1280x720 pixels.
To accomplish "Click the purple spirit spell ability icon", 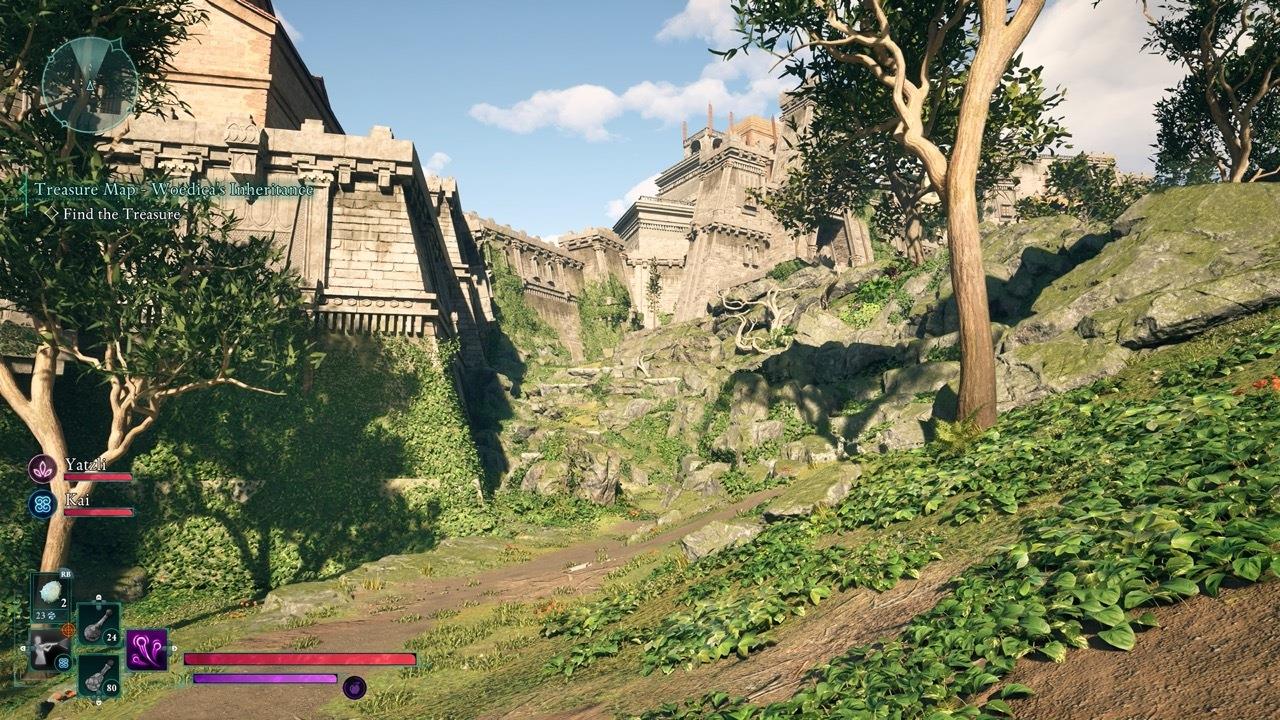I will pos(146,650).
